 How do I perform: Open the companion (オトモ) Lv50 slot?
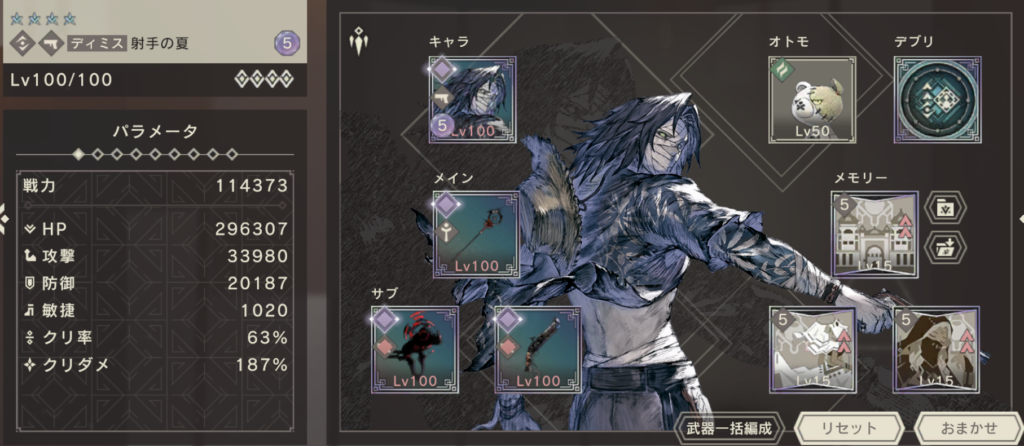[812, 100]
